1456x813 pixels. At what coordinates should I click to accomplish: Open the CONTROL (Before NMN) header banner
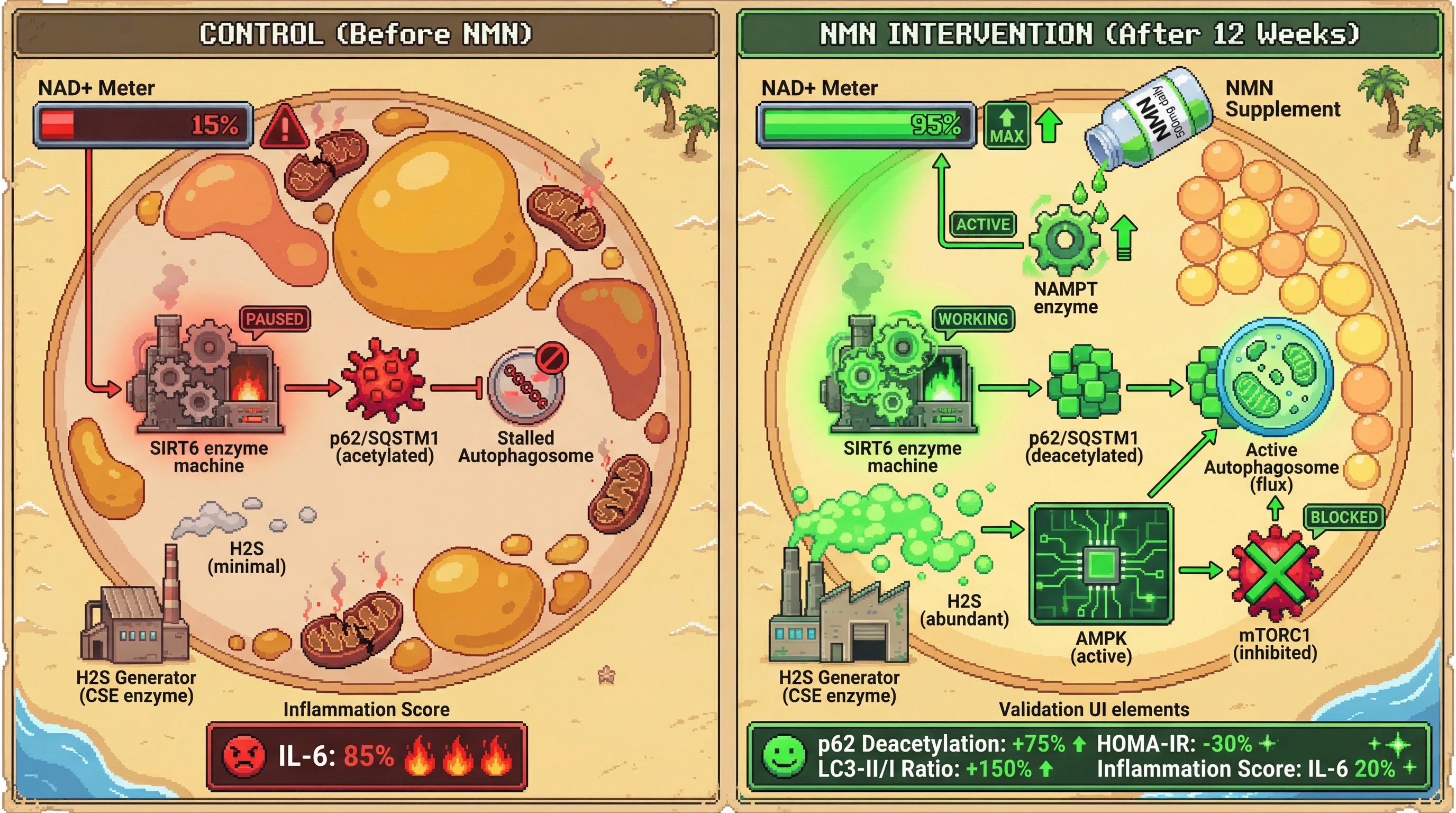tap(366, 34)
